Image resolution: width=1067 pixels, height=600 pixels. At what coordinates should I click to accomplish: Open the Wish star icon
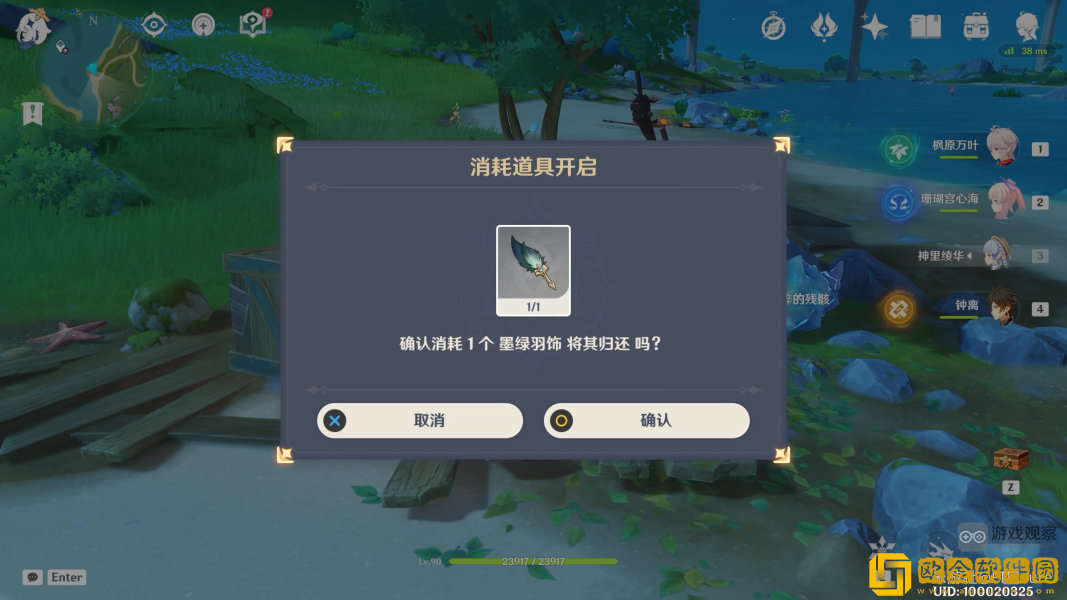pyautogui.click(x=875, y=27)
